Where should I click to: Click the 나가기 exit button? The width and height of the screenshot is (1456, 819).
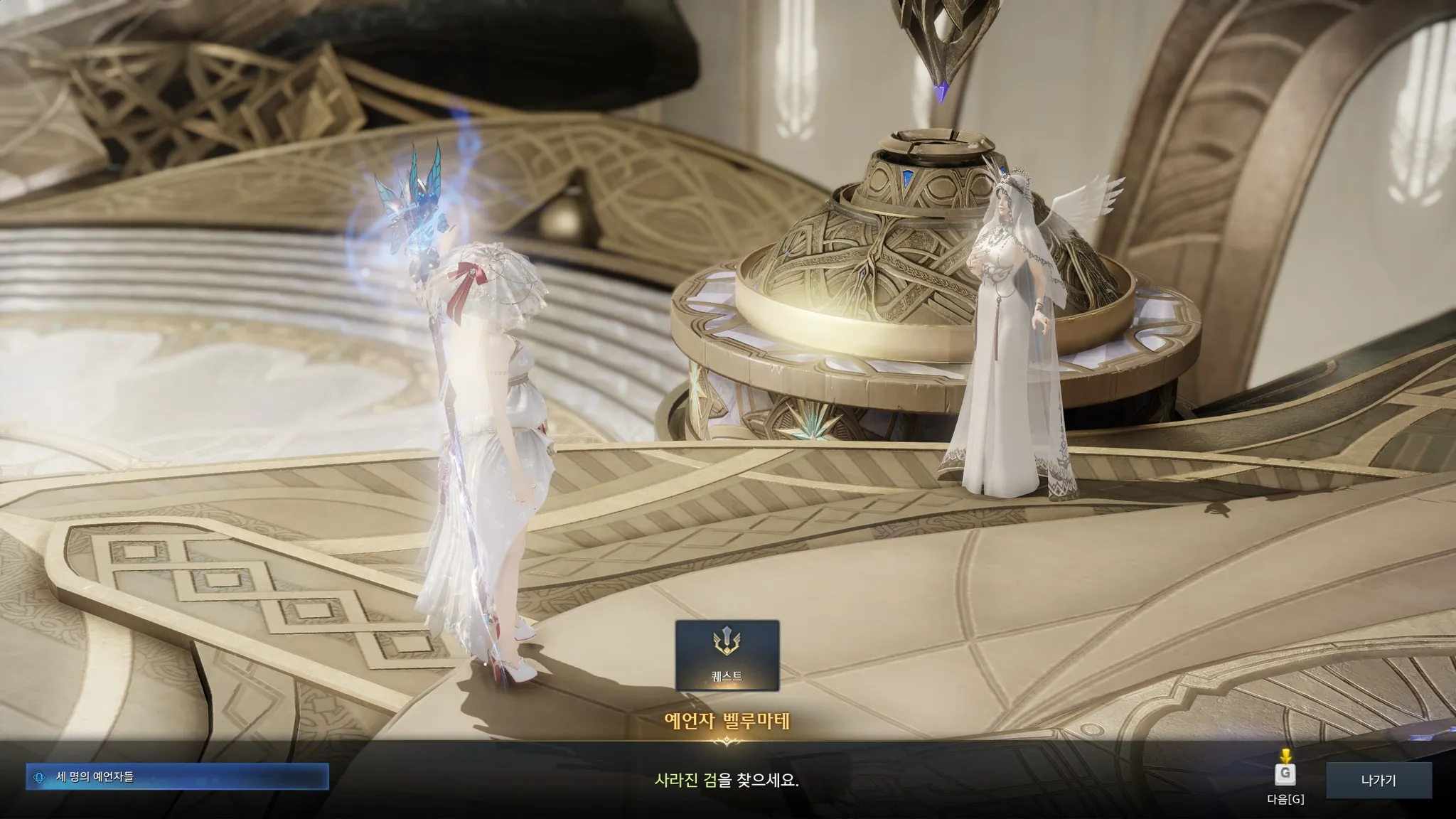[1378, 780]
